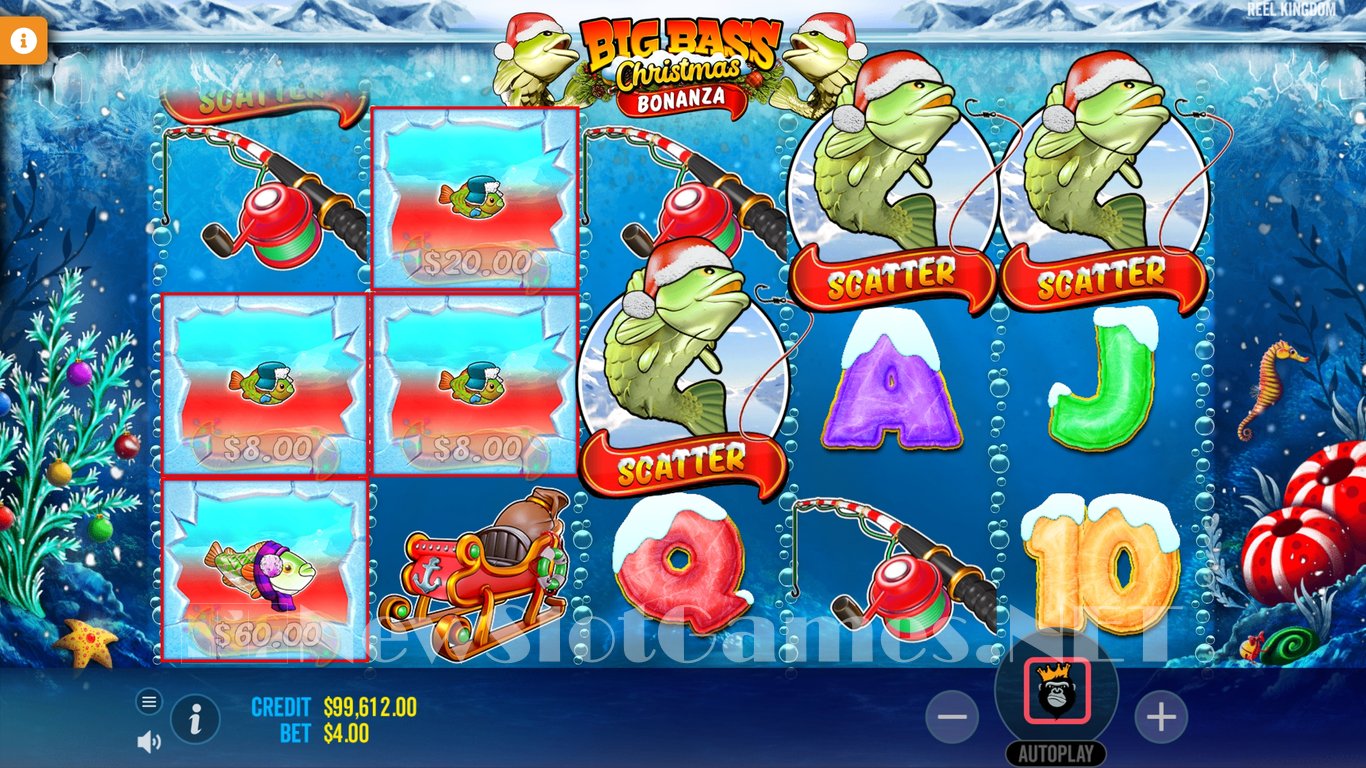
Task: Decrease the bet with the minus button
Action: [x=952, y=717]
